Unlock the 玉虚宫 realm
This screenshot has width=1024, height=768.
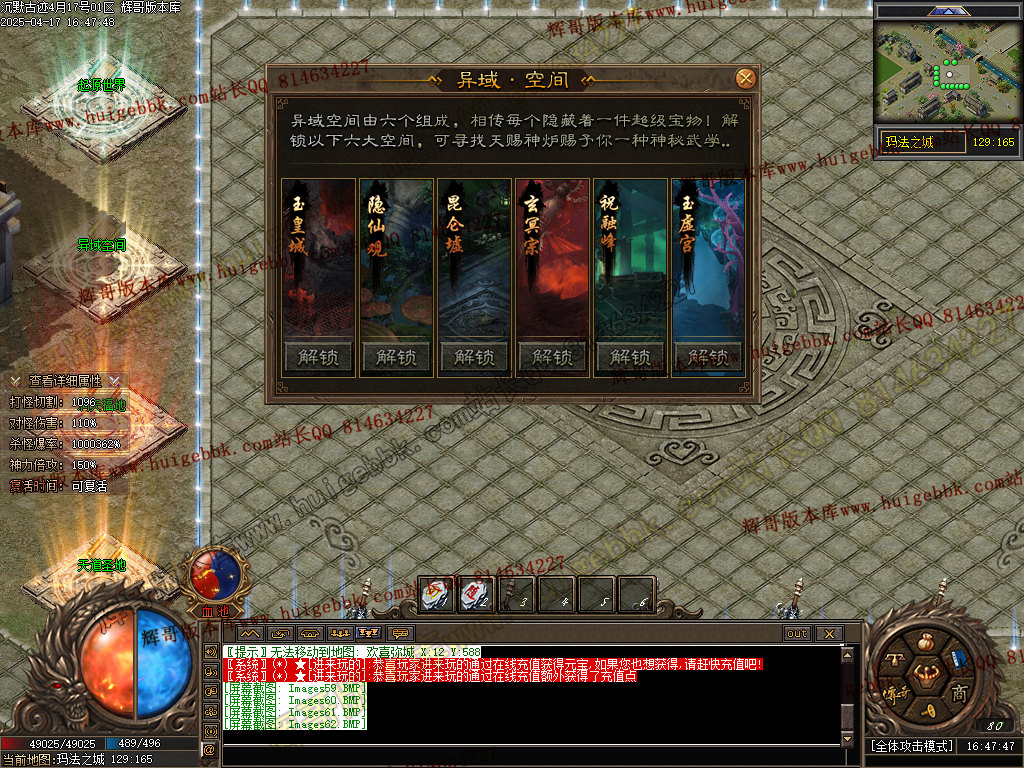click(x=708, y=357)
